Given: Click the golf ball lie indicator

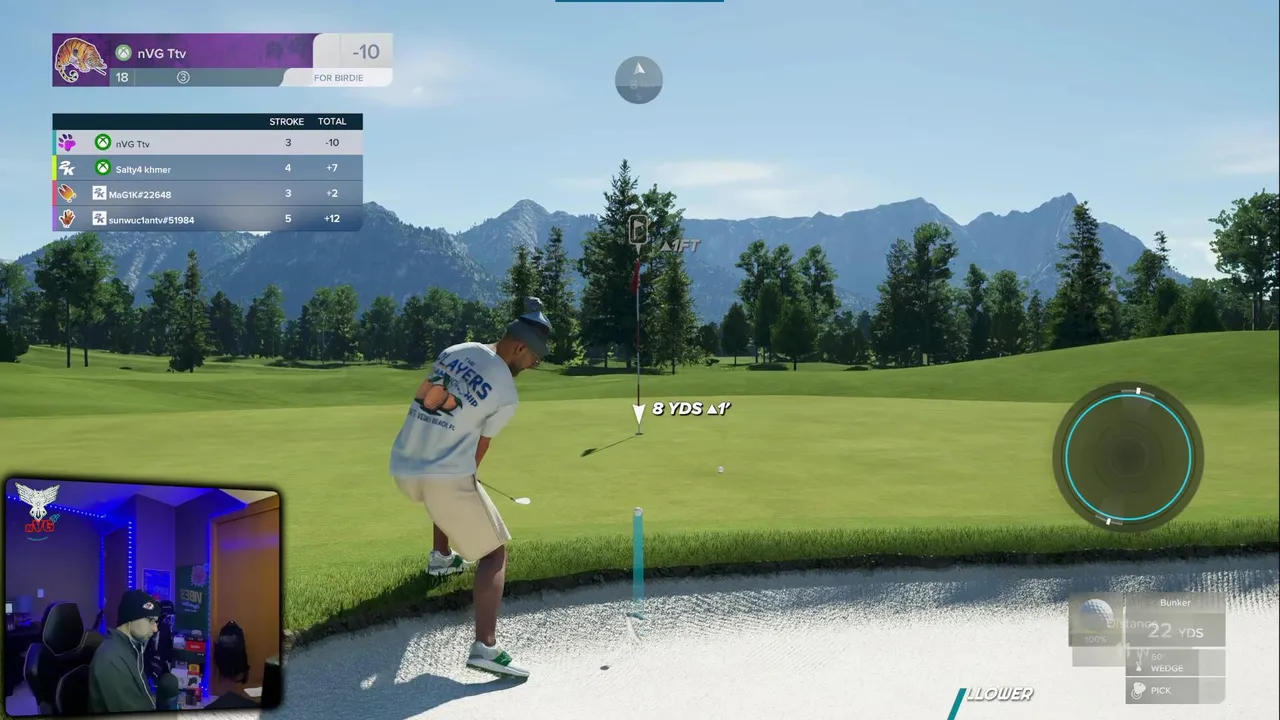Looking at the screenshot, I should [1096, 620].
